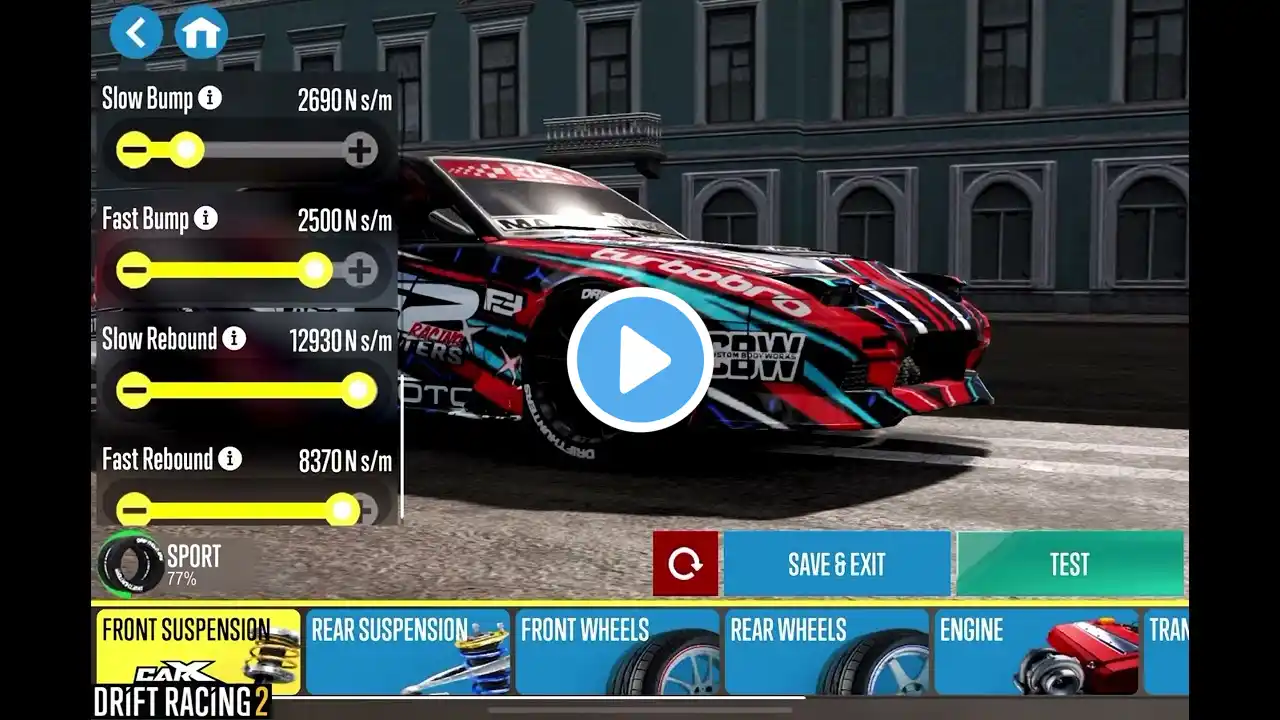Screen dimensions: 1280x720
Task: Open the Rear Wheels tuning tab
Action: [x=827, y=651]
